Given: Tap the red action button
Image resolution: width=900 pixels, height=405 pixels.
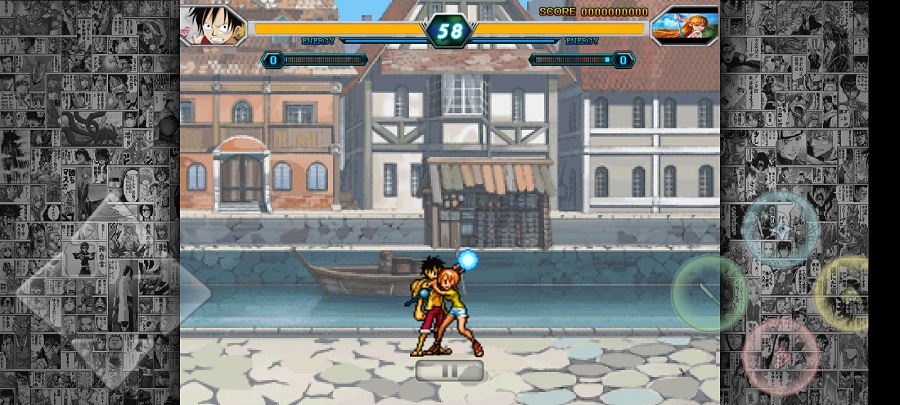Looking at the screenshot, I should click(x=780, y=355).
